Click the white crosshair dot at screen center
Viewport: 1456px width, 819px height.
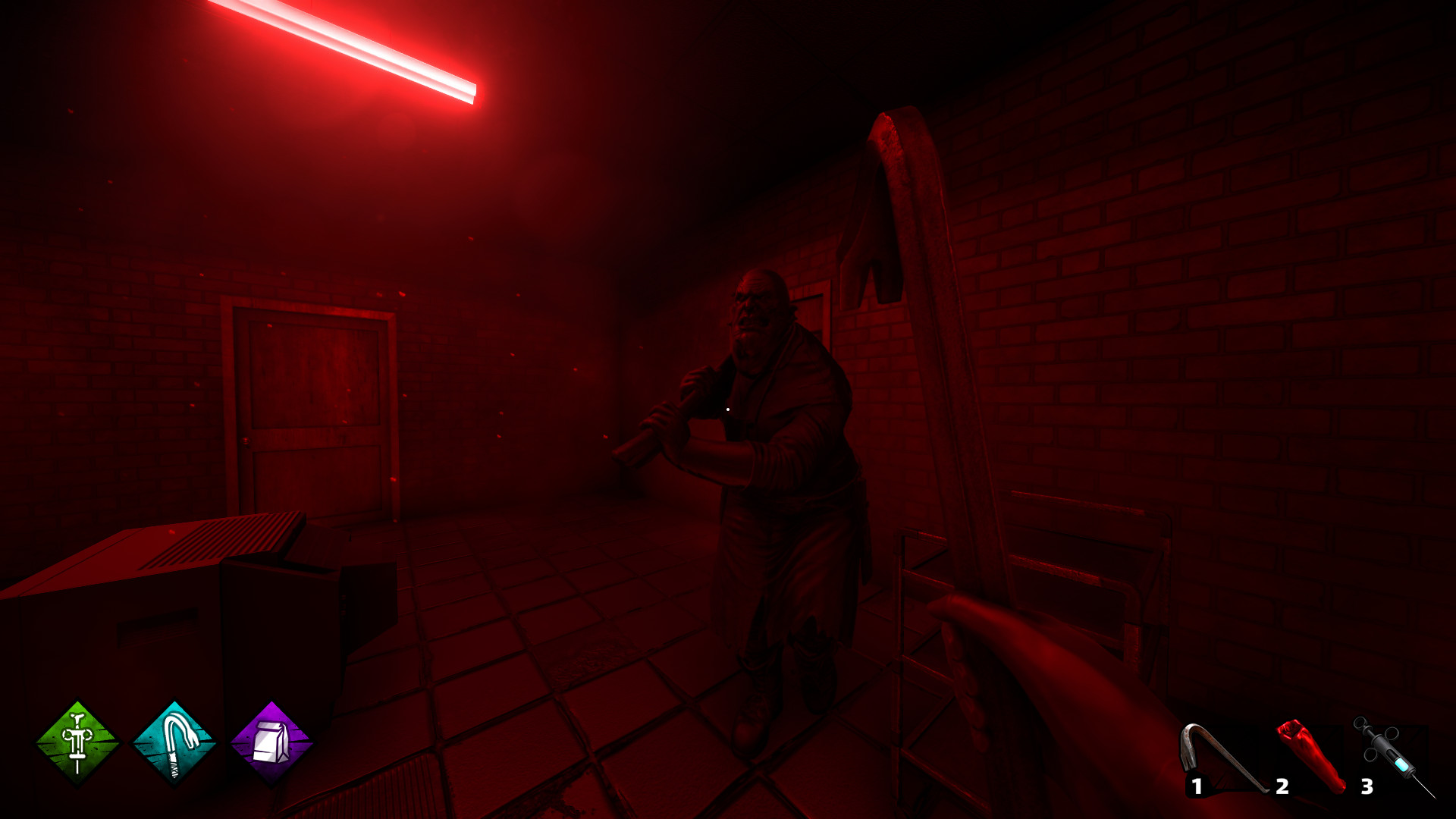728,409
